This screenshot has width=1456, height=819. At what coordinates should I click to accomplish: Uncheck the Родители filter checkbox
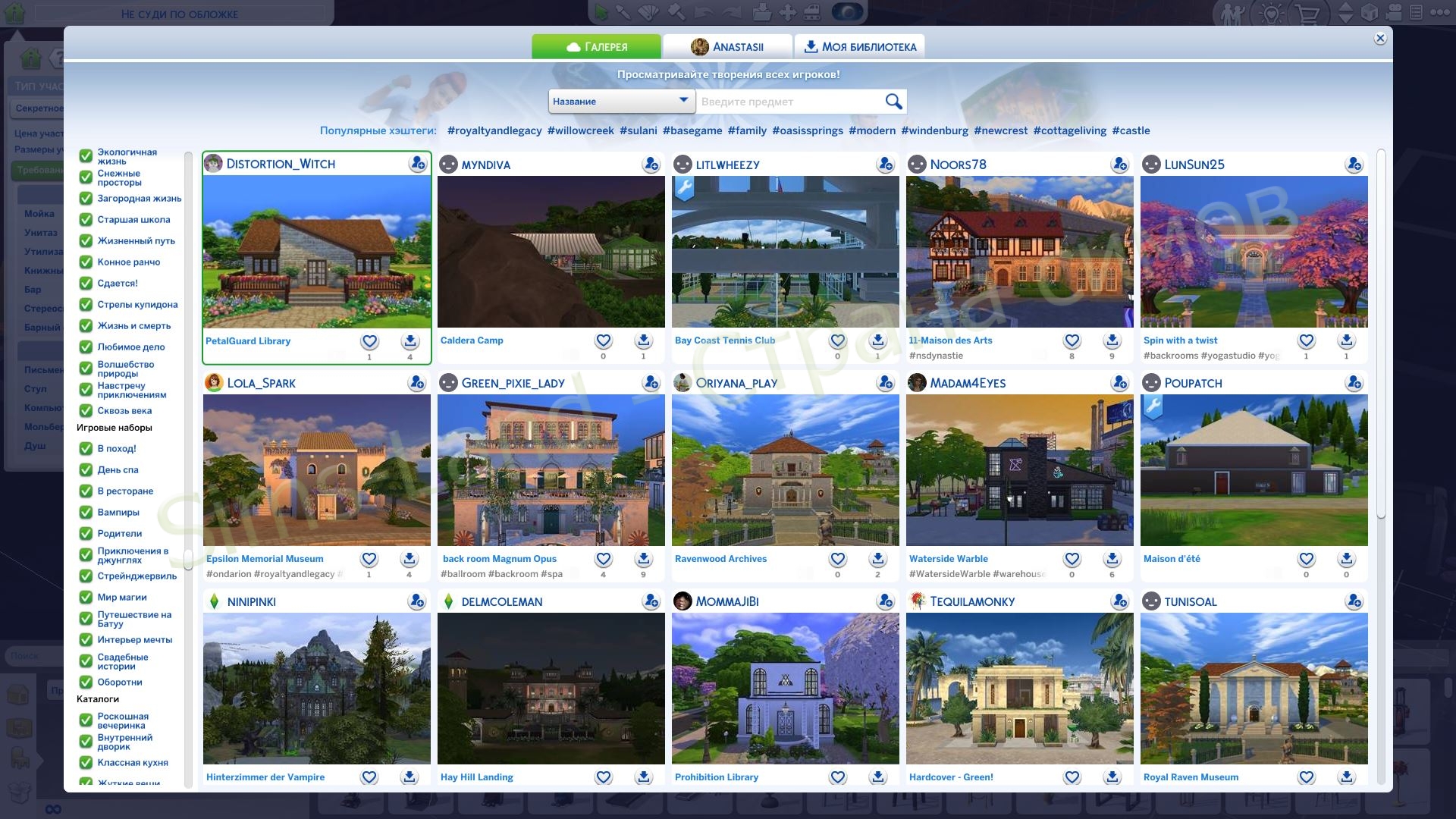pyautogui.click(x=85, y=534)
